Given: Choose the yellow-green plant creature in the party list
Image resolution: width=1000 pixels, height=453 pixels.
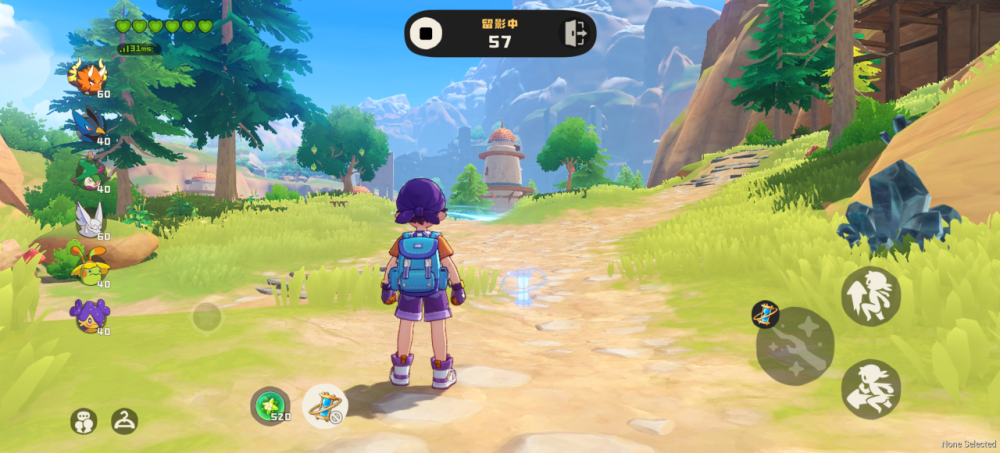Looking at the screenshot, I should click(88, 264).
